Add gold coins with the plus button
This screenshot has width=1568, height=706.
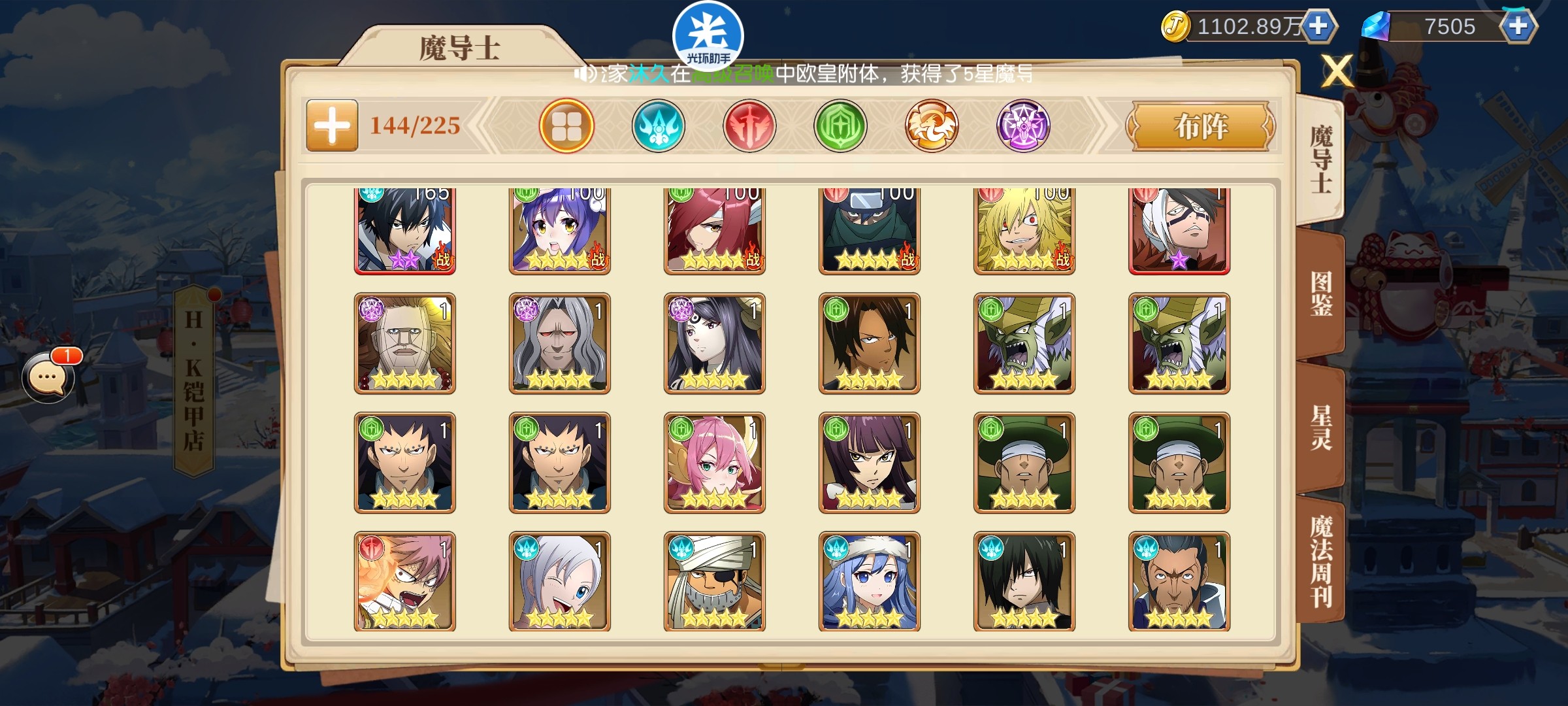point(1318,26)
